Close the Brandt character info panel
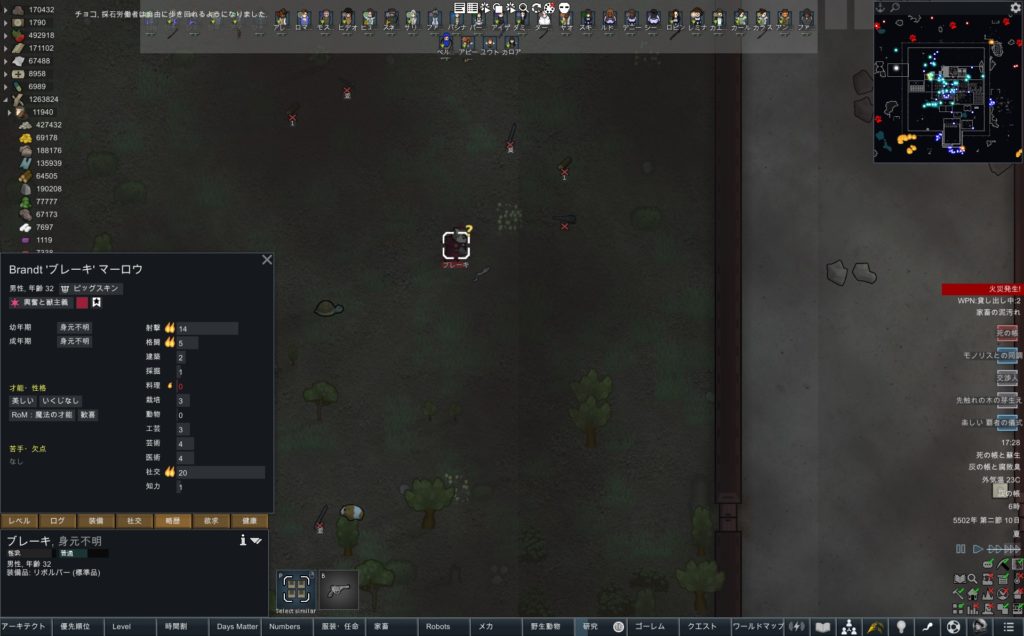This screenshot has height=636, width=1024. [x=267, y=260]
